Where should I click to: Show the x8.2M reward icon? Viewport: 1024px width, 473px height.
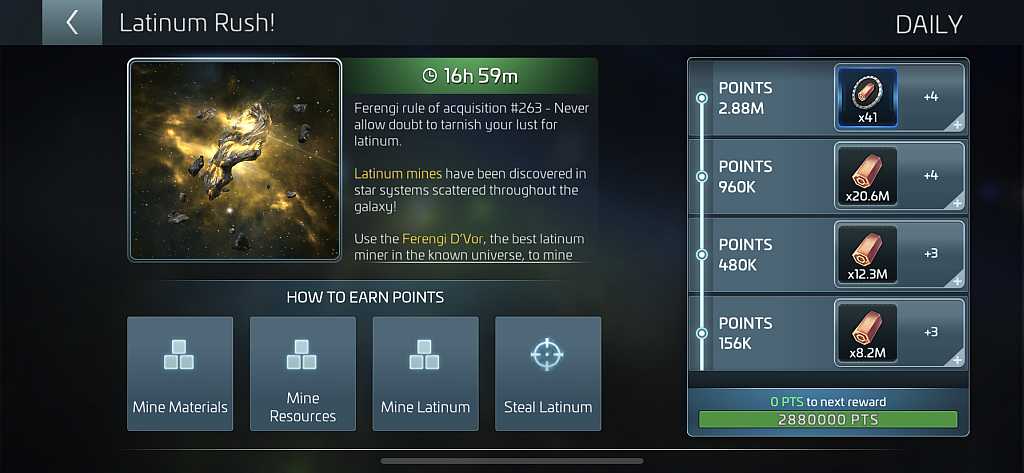pyautogui.click(x=866, y=332)
